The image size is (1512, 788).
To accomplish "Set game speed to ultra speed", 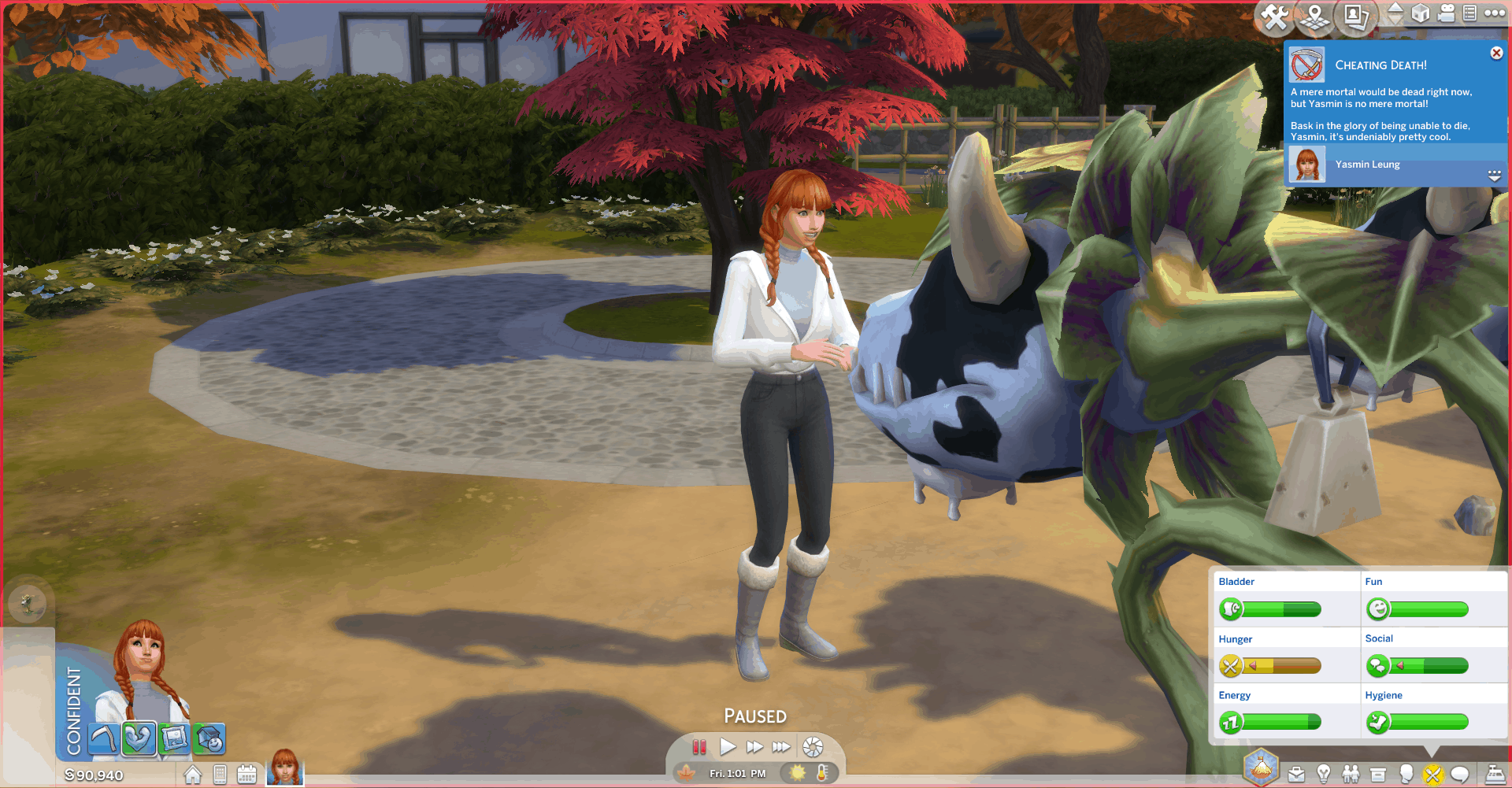I will pyautogui.click(x=781, y=746).
